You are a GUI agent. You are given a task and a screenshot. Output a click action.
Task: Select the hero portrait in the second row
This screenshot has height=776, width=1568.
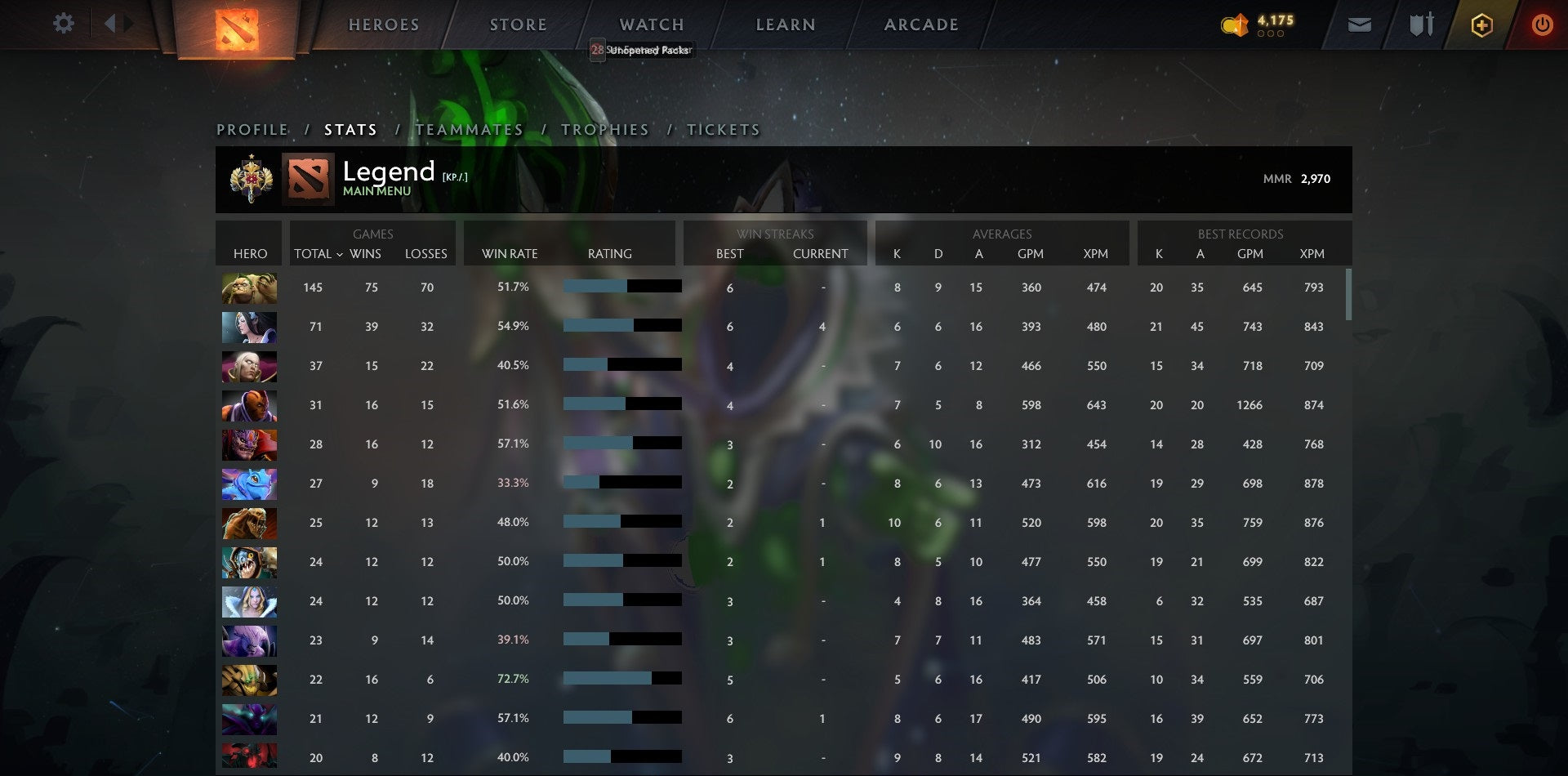249,327
